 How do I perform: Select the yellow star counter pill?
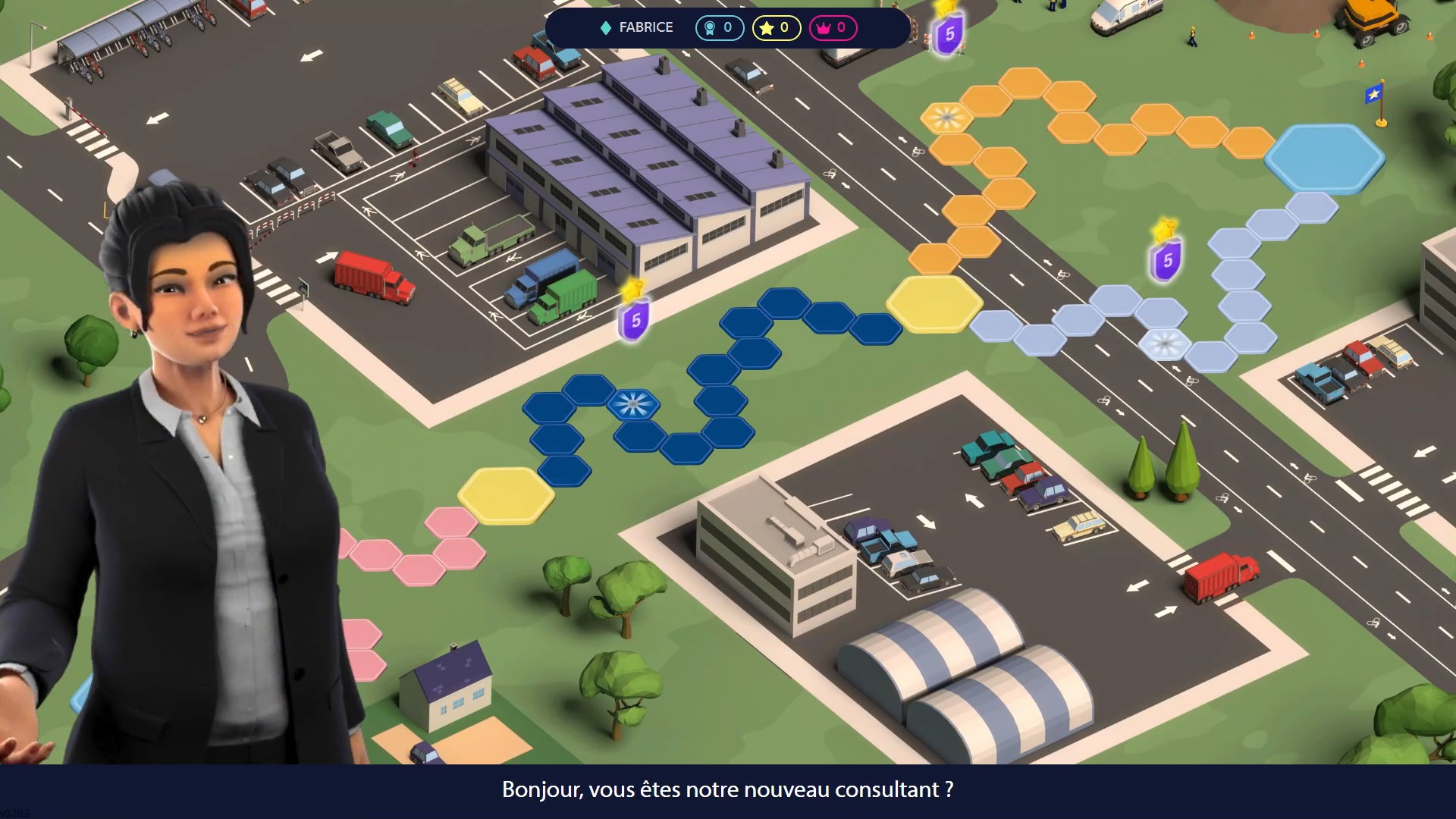click(x=776, y=28)
